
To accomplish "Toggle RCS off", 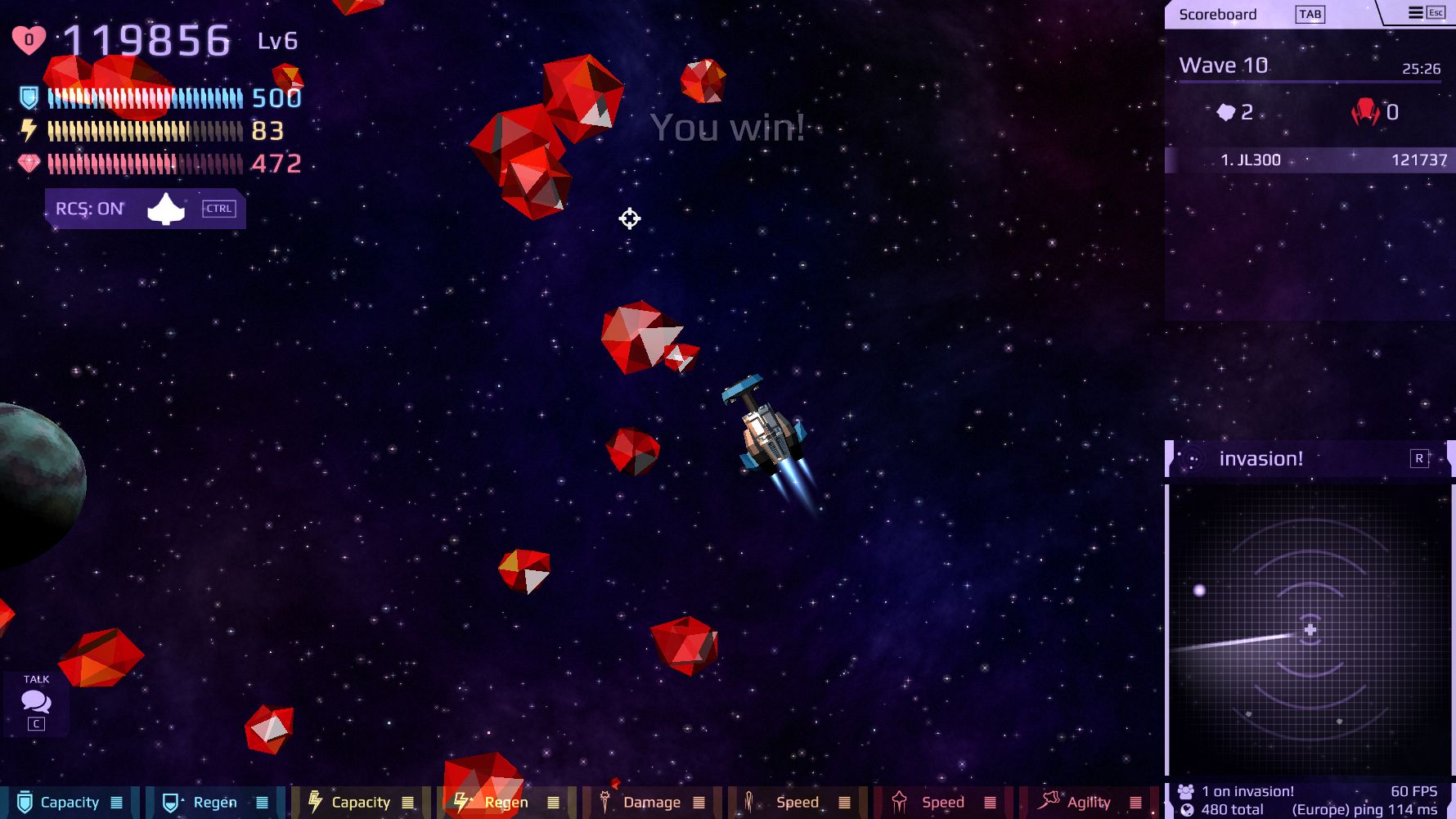I will coord(88,208).
